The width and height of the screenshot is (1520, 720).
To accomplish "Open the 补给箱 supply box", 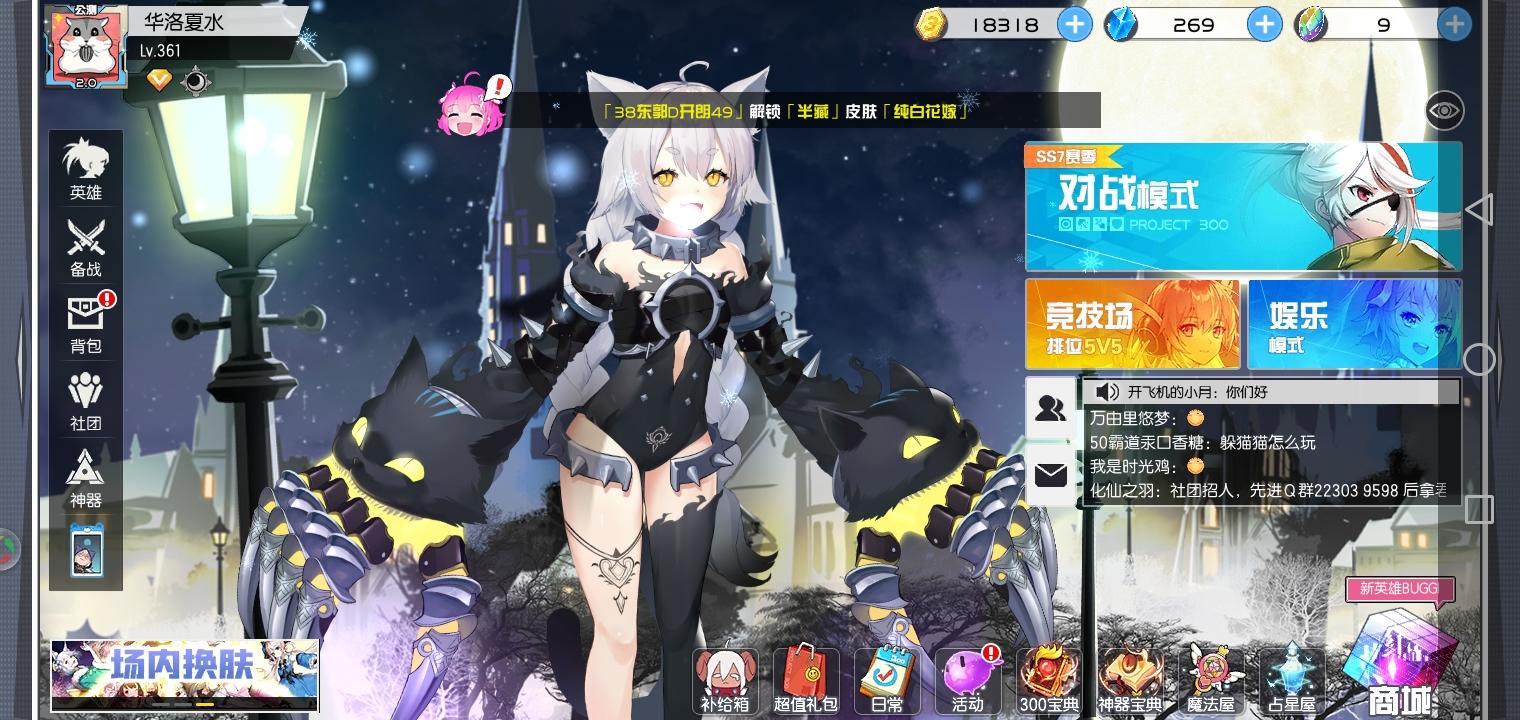I will [723, 682].
